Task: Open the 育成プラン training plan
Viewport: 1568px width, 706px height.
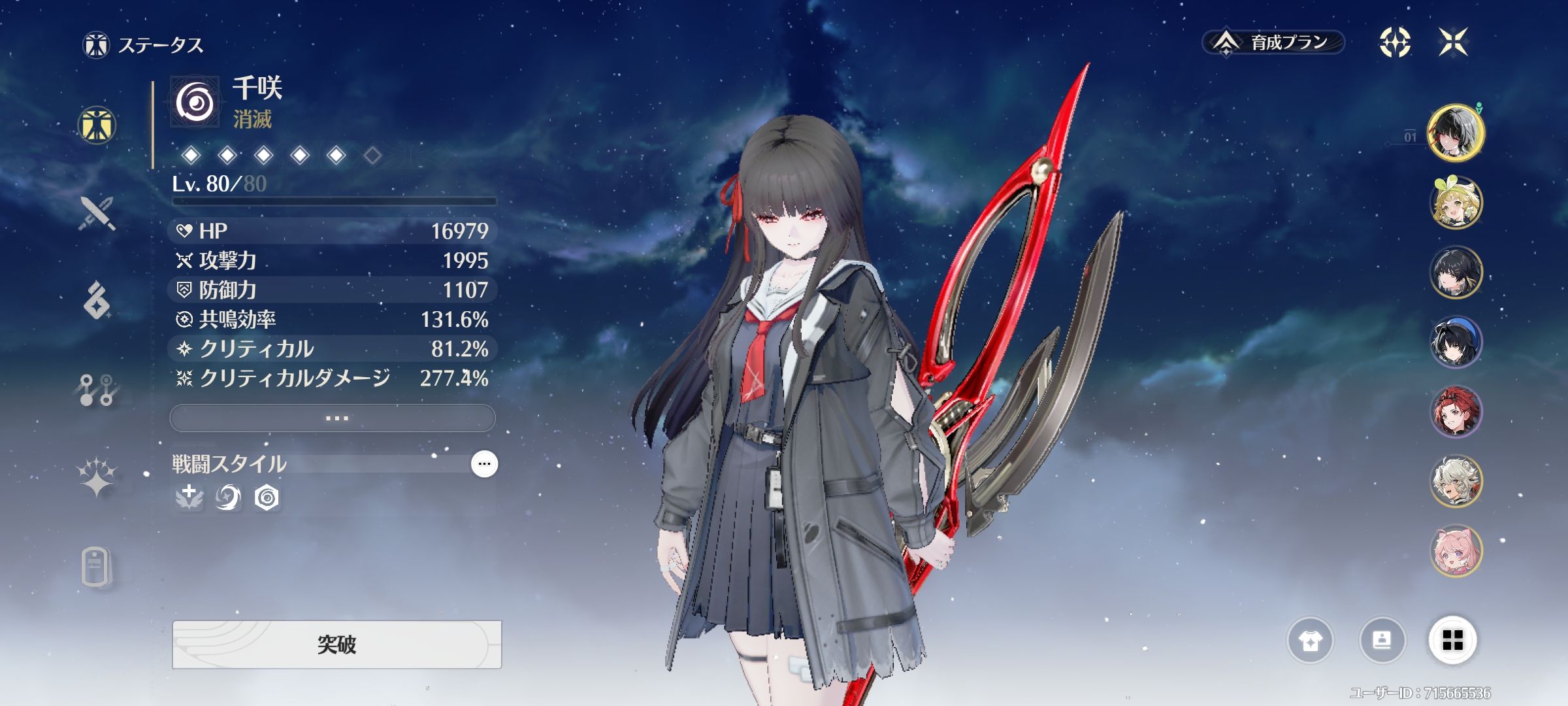Action: click(x=1273, y=42)
